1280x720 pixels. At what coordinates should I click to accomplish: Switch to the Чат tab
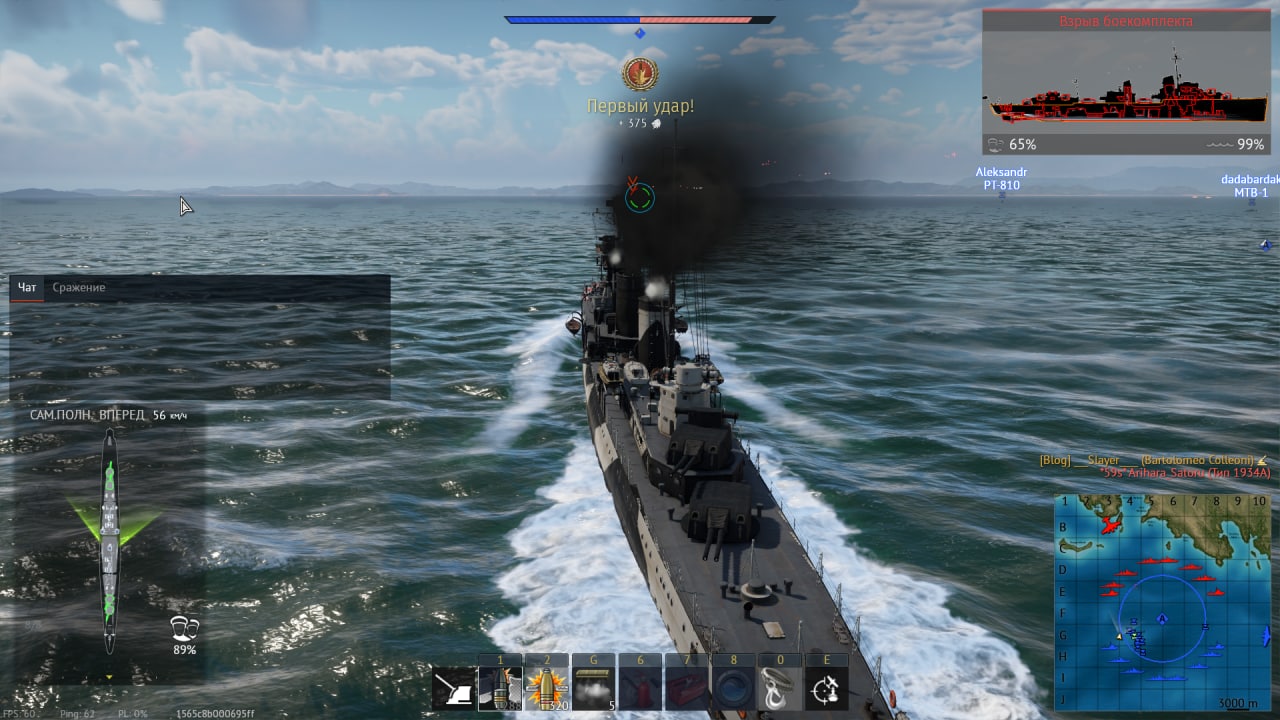(x=27, y=288)
